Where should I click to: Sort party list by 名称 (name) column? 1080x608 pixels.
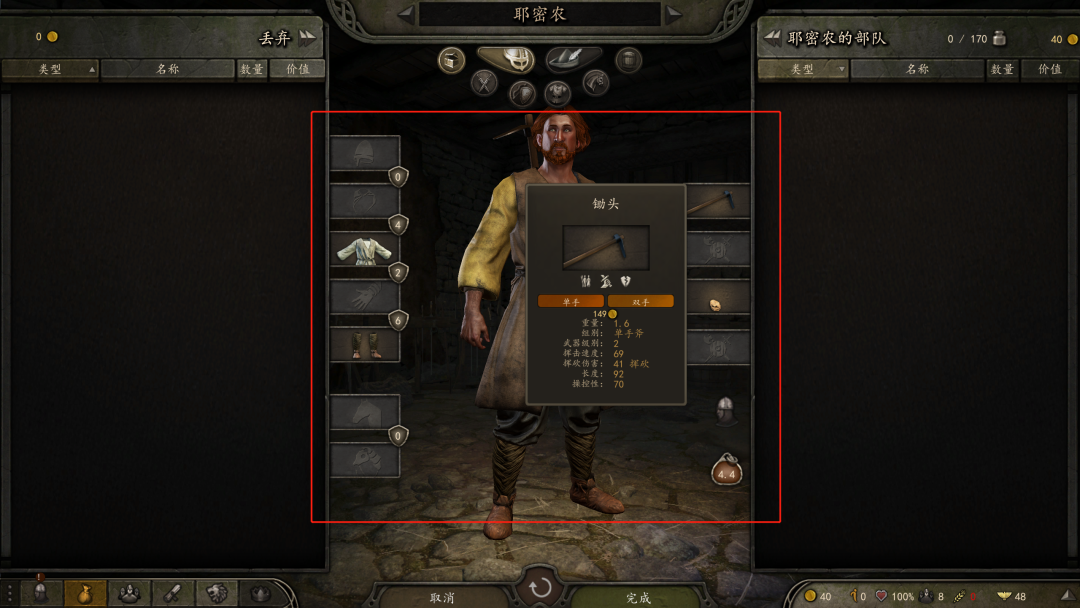pyautogui.click(x=917, y=69)
